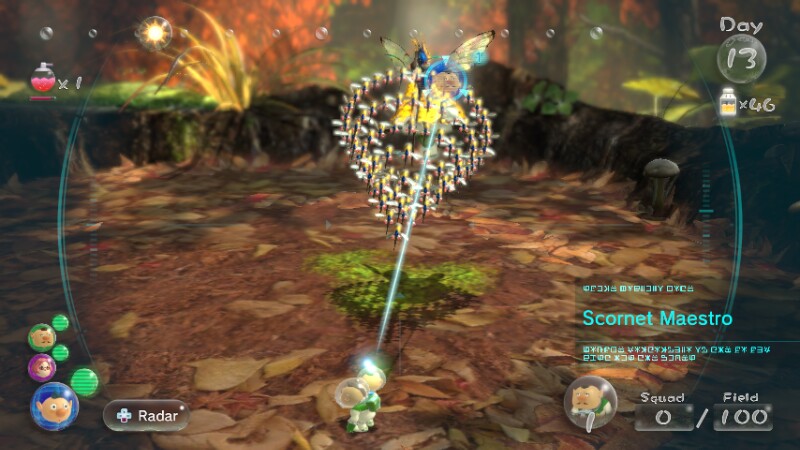The width and height of the screenshot is (800, 450).
Task: Click the juice bottle supply icon
Action: tap(728, 101)
